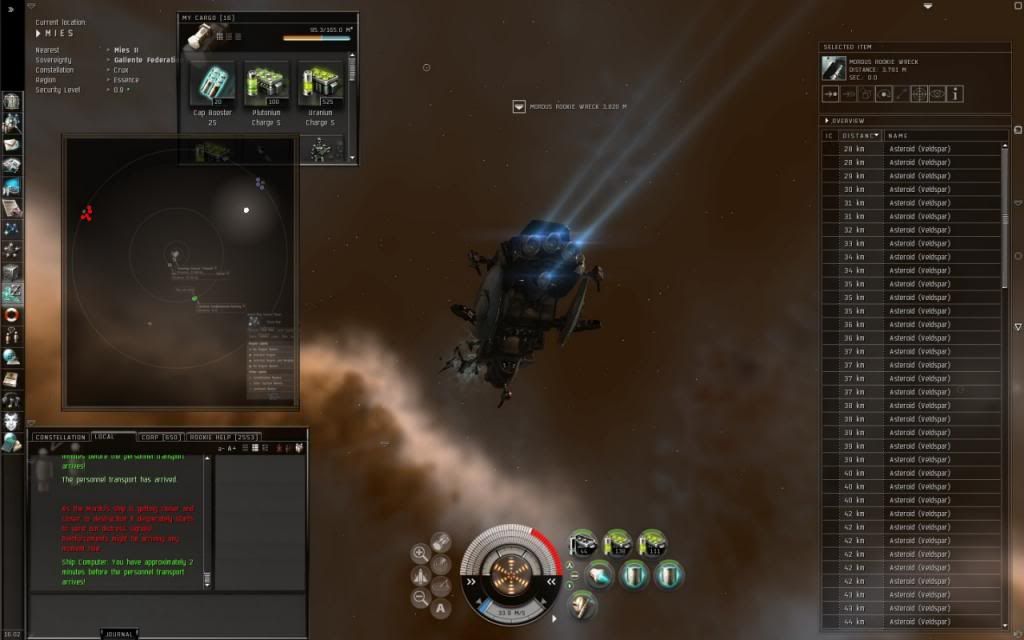The height and width of the screenshot is (640, 1024).
Task: Click the HUD zoom-in magnifier button
Action: click(420, 553)
